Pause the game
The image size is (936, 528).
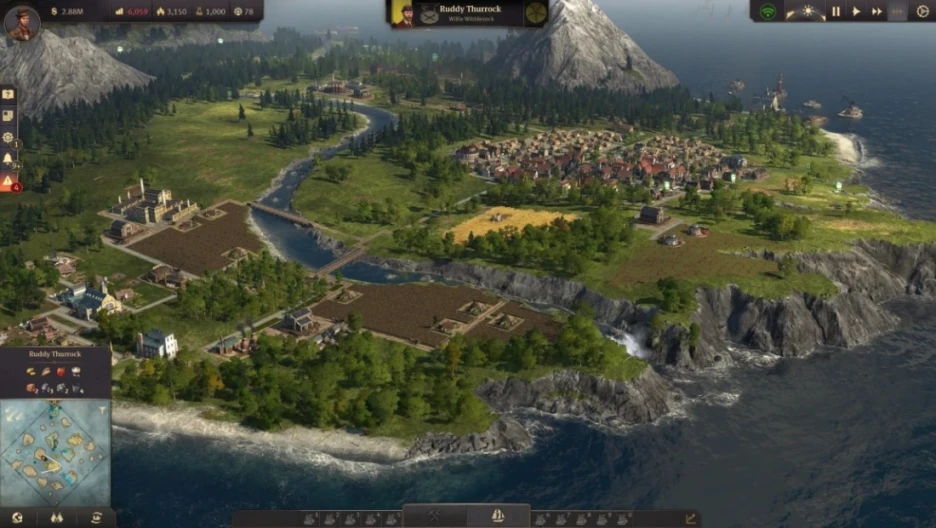(x=836, y=11)
